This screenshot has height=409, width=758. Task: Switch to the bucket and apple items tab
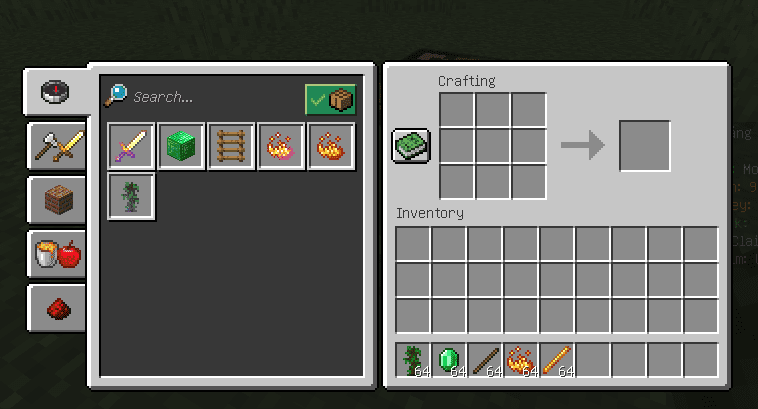[x=55, y=255]
